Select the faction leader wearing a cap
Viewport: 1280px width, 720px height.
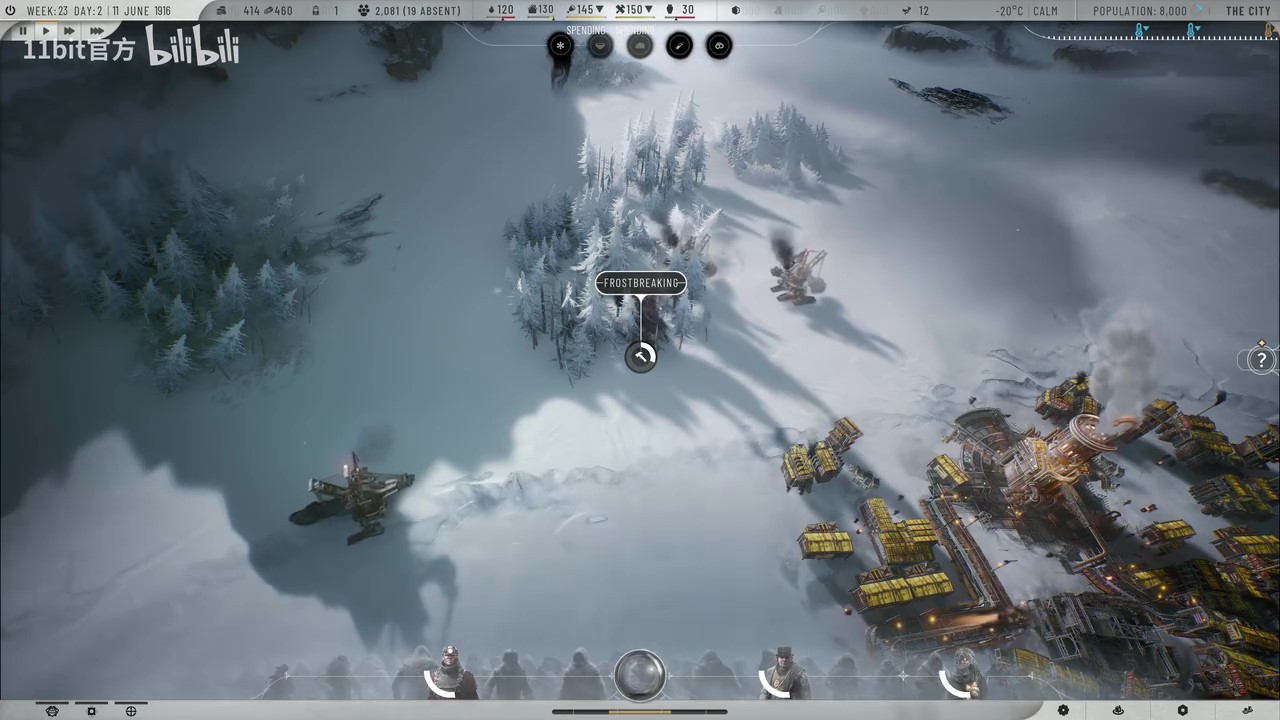point(783,674)
